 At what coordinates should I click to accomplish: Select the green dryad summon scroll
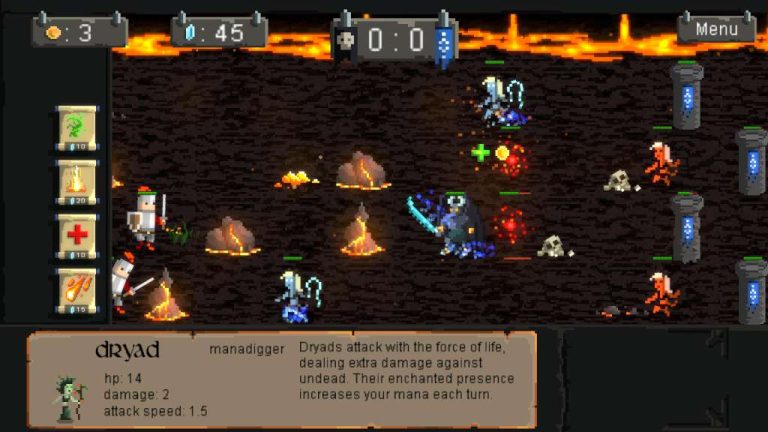pos(77,127)
